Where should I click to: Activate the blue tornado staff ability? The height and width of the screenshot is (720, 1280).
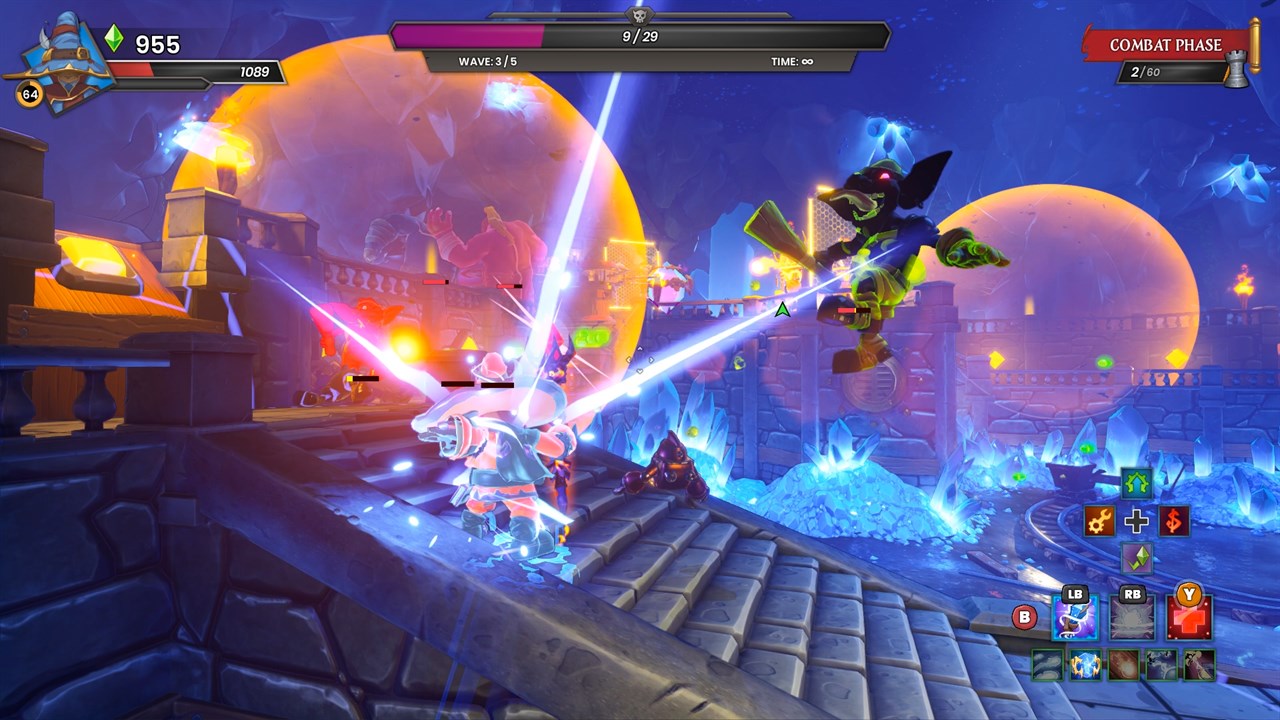tap(1075, 619)
